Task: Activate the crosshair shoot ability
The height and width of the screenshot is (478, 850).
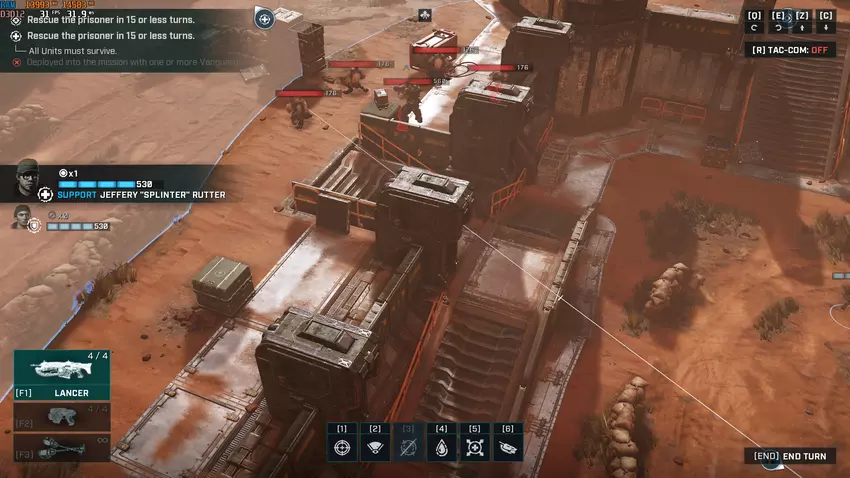Action: pyautogui.click(x=342, y=447)
